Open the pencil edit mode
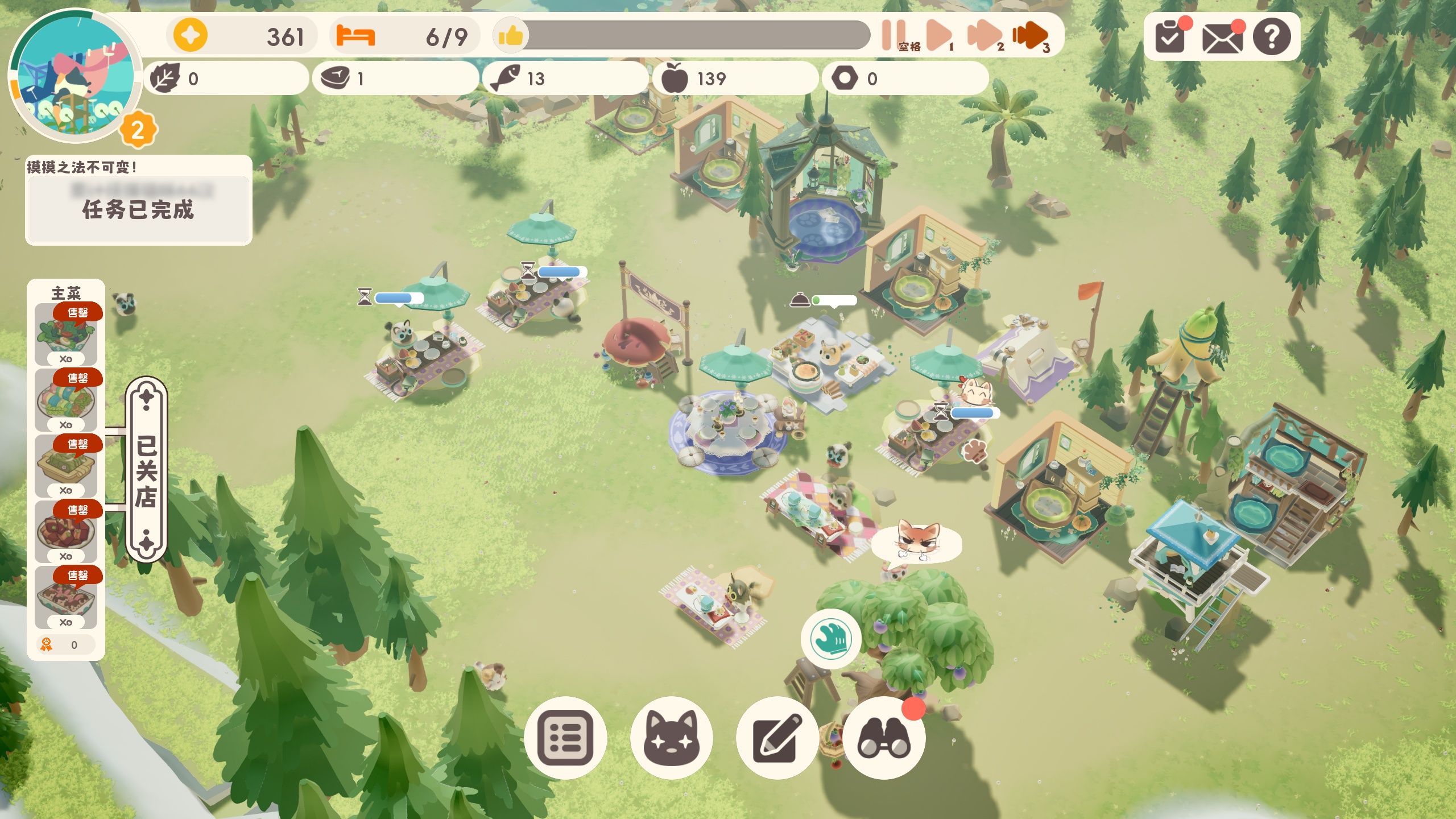Viewport: 1456px width, 819px height. (x=777, y=738)
